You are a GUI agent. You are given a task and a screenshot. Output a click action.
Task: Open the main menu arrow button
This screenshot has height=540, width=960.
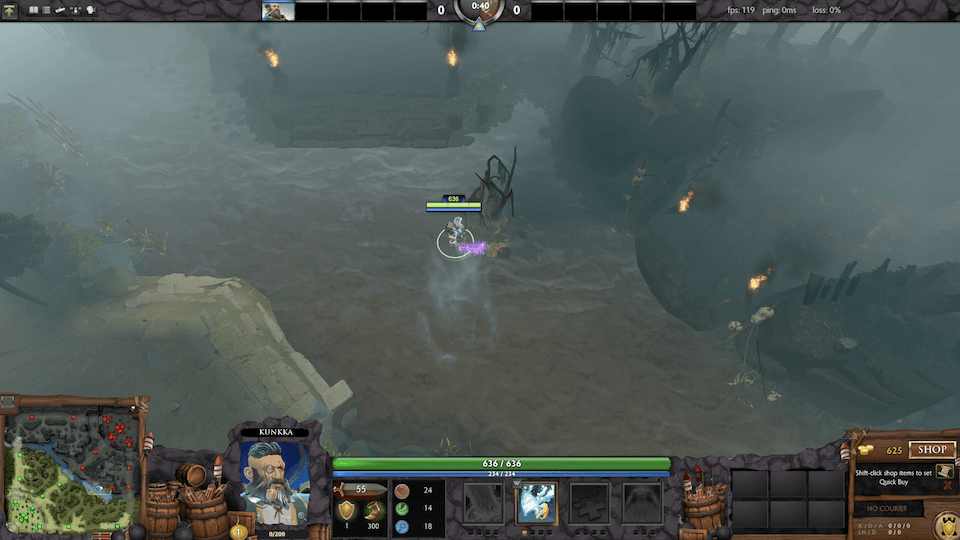pyautogui.click(x=11, y=10)
